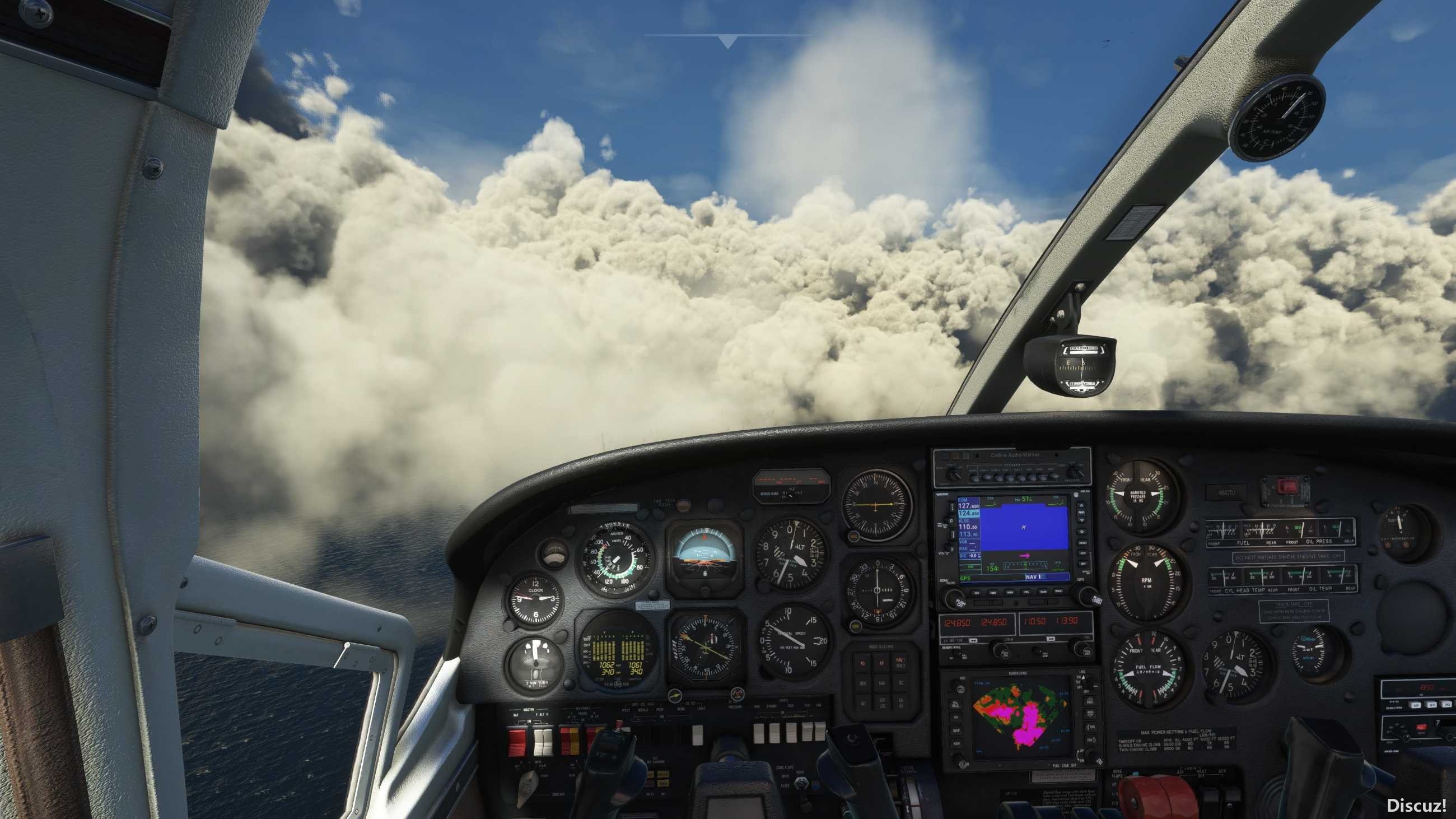Toggle the red master BAT switch
Image resolution: width=1456 pixels, height=819 pixels.
[x=517, y=742]
